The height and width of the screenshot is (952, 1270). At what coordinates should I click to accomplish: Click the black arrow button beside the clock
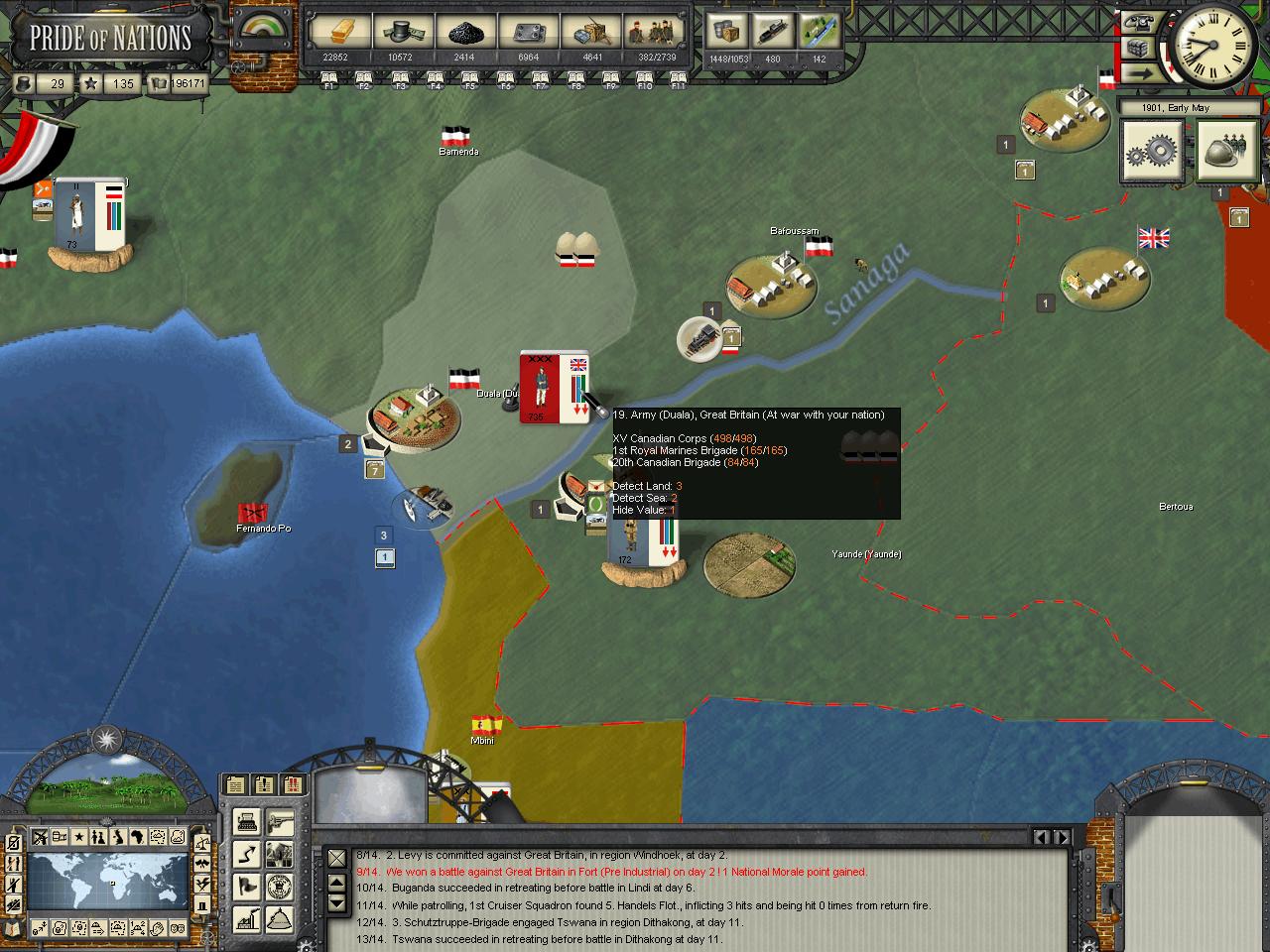1139,72
